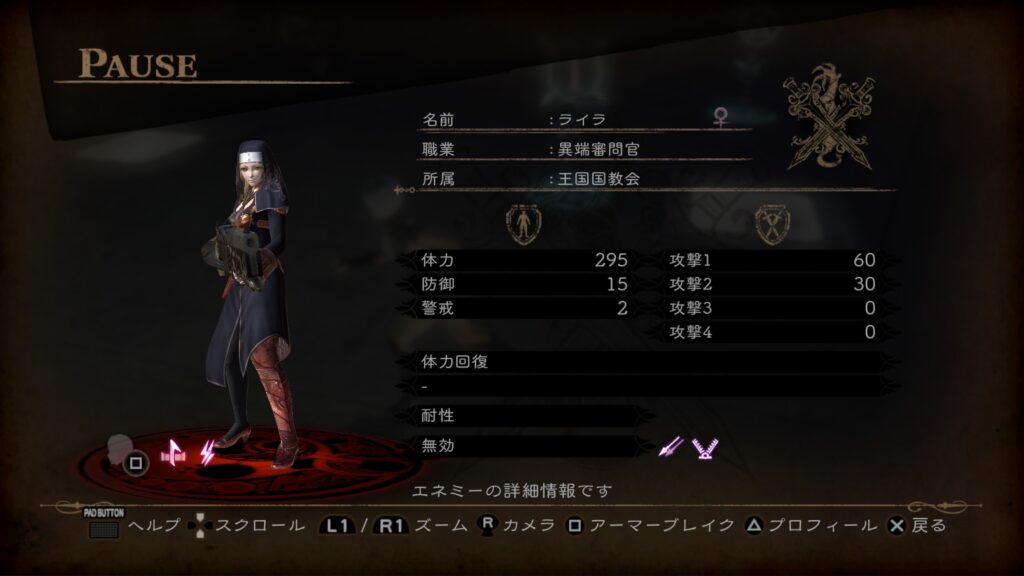Screen dimensions: 1024x576
Task: Select the 攻撃2 attack row
Action: click(x=775, y=284)
